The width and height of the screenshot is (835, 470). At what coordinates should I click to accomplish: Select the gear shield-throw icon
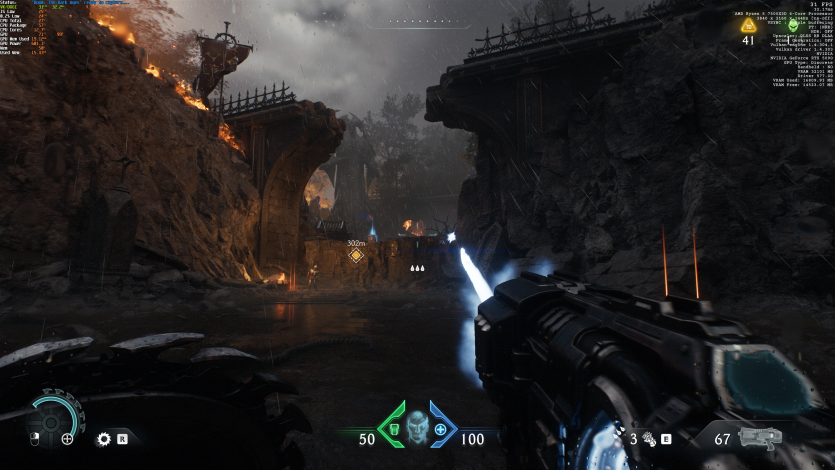click(x=103, y=438)
